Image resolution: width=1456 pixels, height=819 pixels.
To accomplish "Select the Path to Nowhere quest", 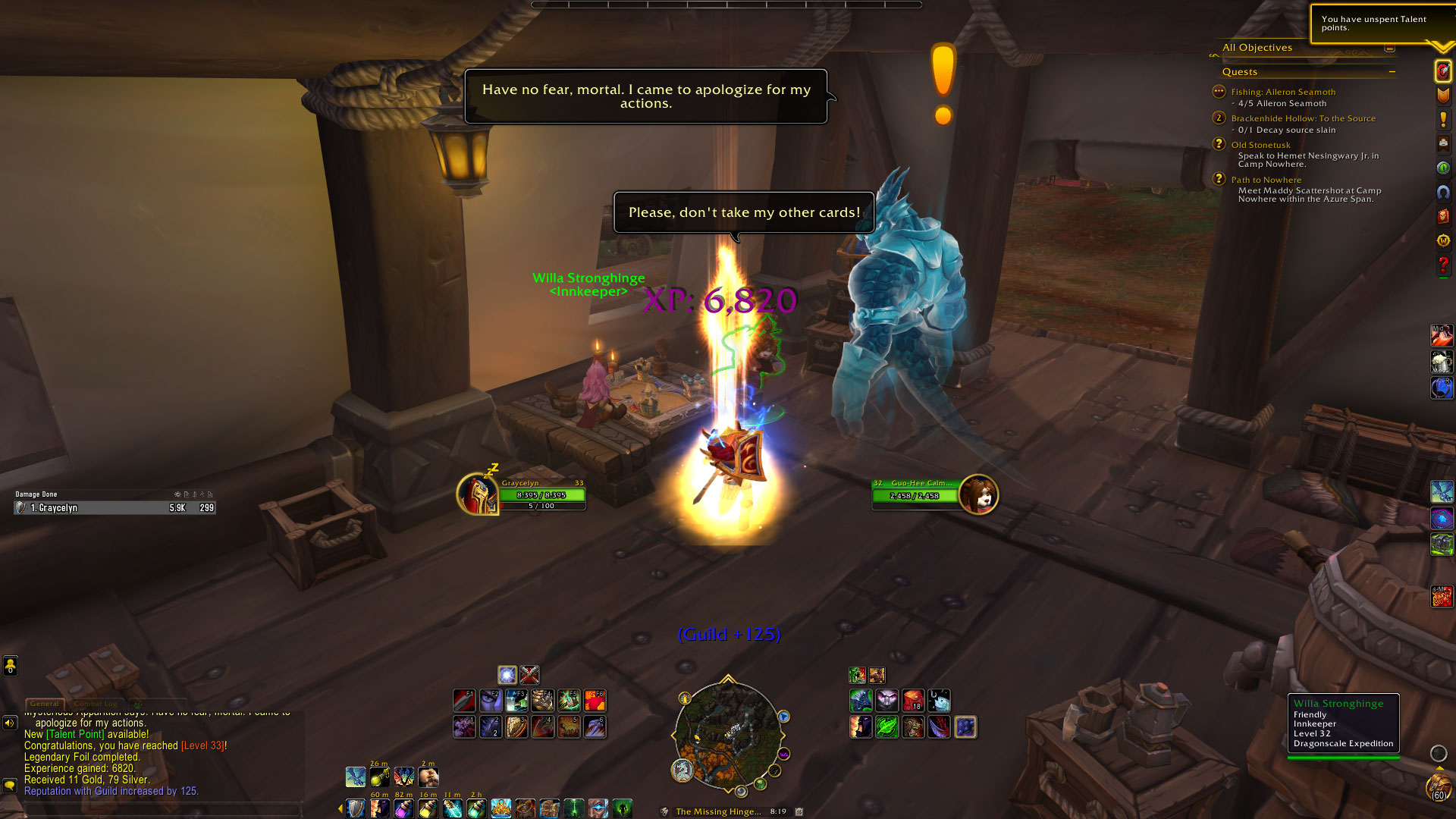I will [1266, 180].
